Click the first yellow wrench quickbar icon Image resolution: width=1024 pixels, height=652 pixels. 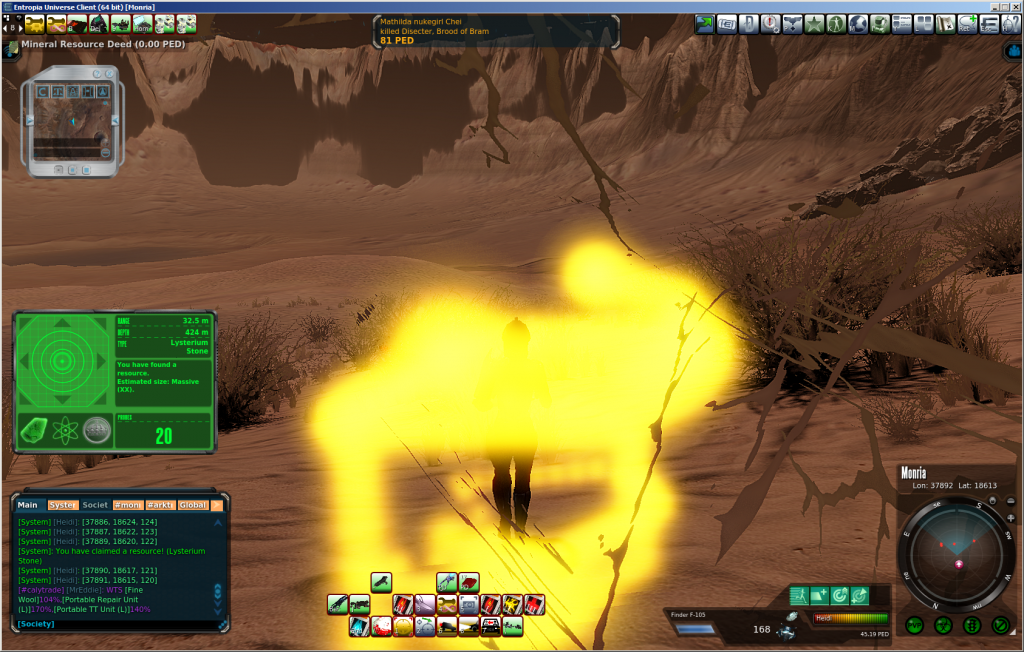(34, 23)
